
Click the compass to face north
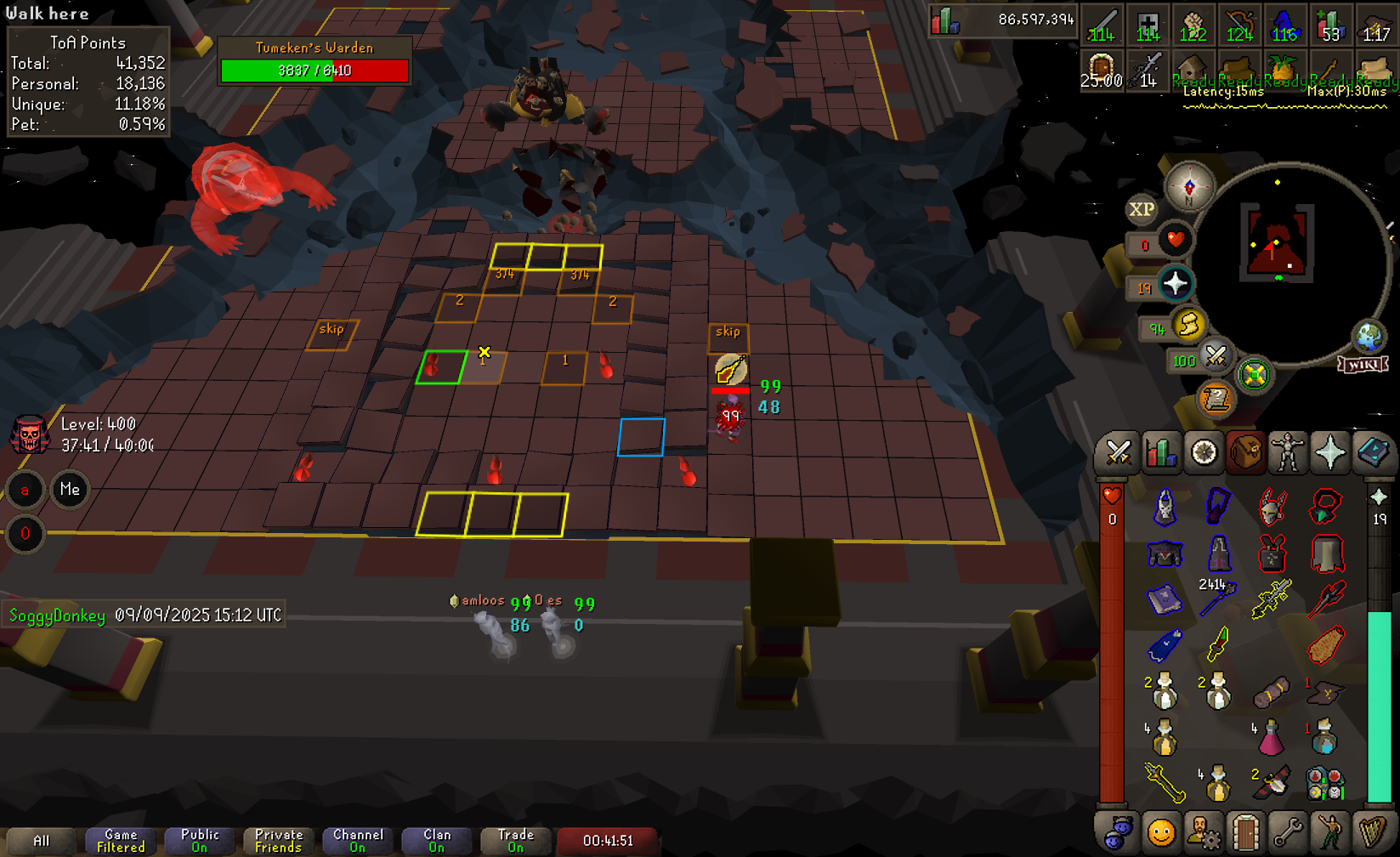click(x=1189, y=185)
